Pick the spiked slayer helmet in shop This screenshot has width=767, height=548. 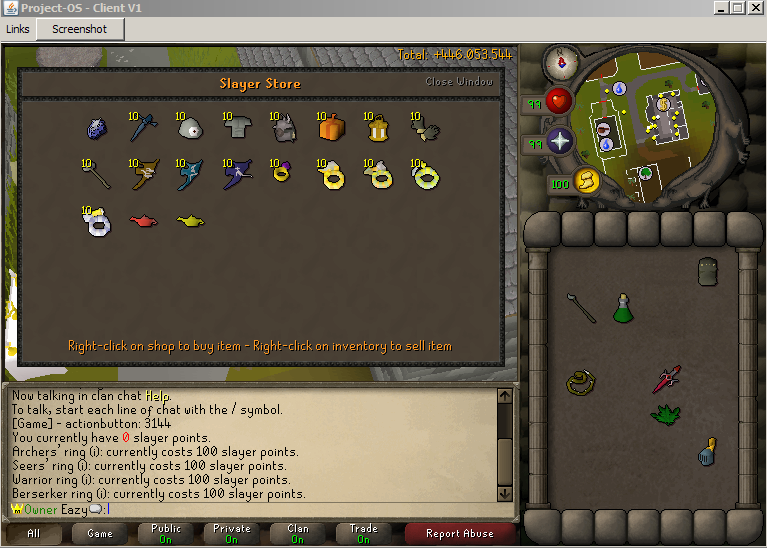pyautogui.click(x=282, y=127)
